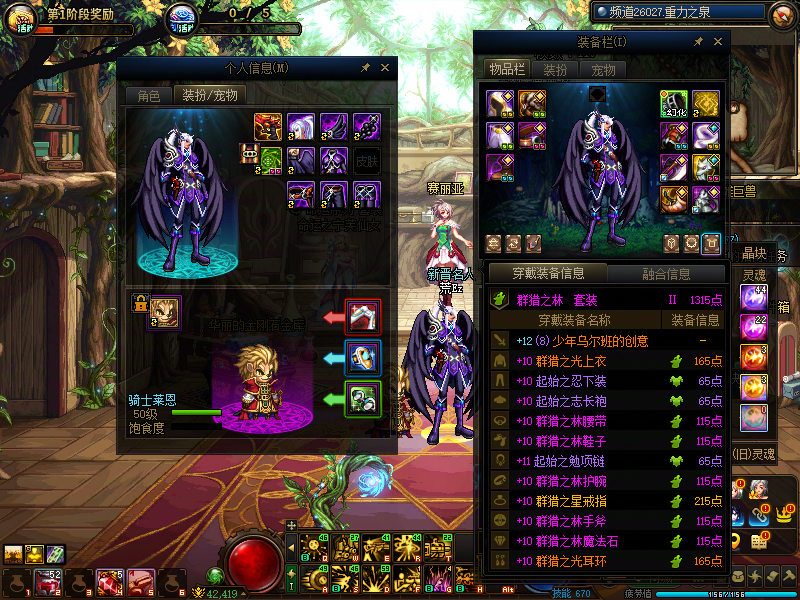Click the 皮肤 skin slot
Viewport: 800px width, 600px height.
coord(367,159)
